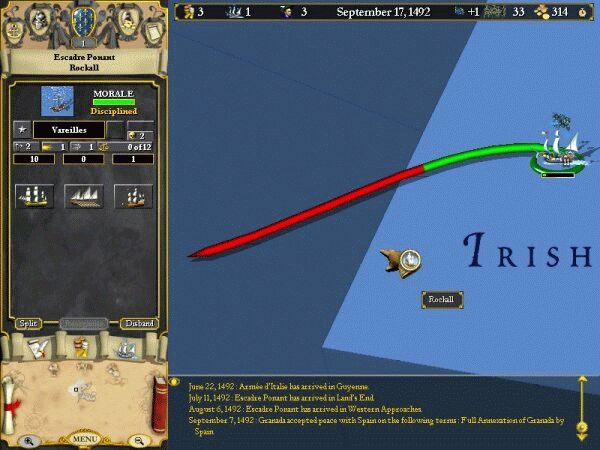
Task: Zoom in the map with the plus magnifier
Action: tap(29, 439)
